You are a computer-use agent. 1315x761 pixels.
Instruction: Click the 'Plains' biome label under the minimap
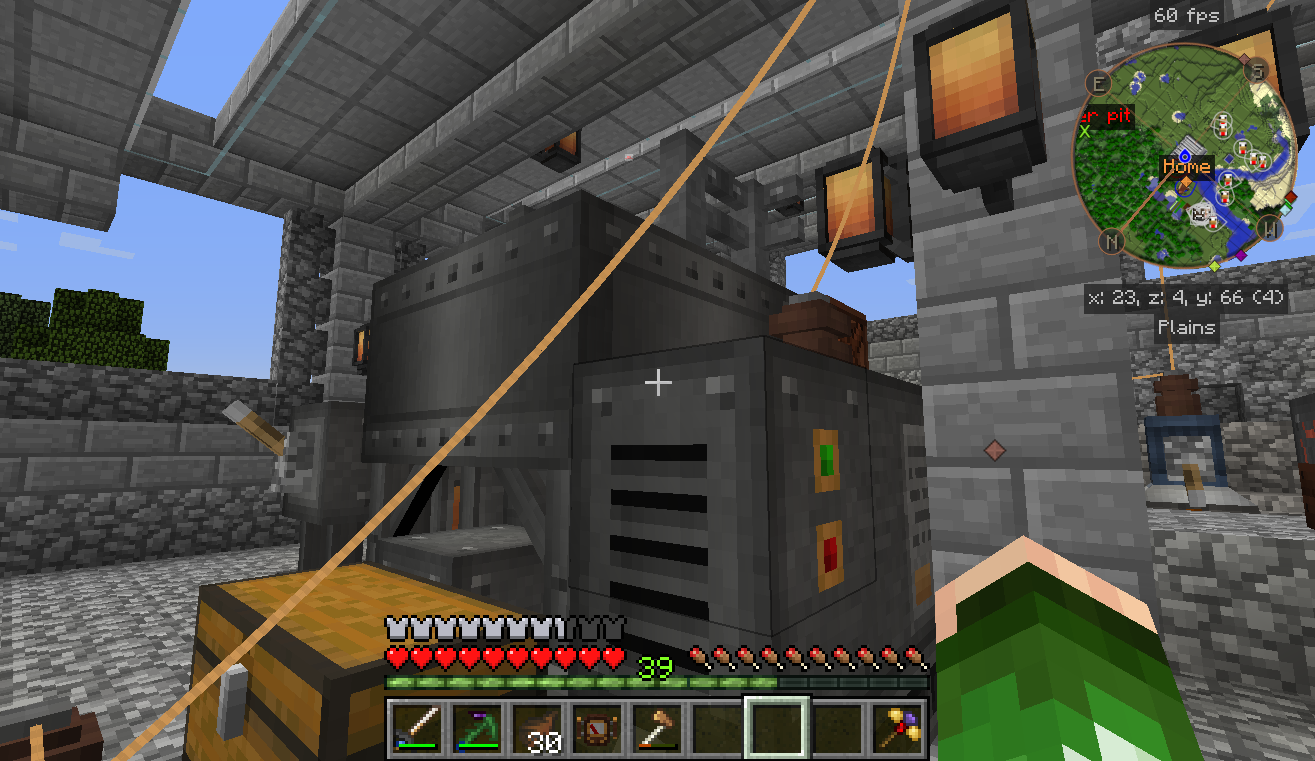coord(1186,327)
